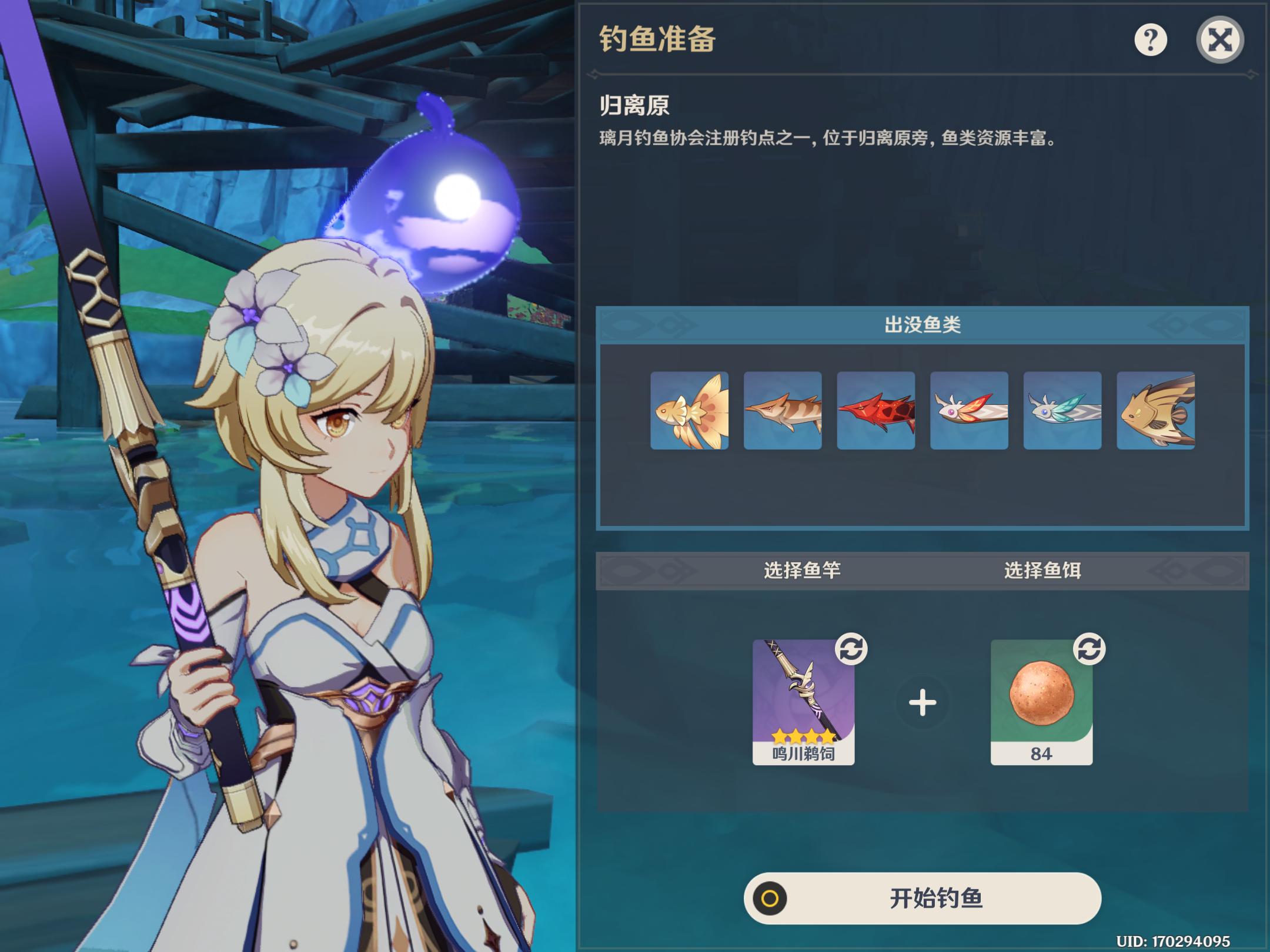The height and width of the screenshot is (952, 1270).
Task: Inspect the white fish with orange fins
Action: 969,411
